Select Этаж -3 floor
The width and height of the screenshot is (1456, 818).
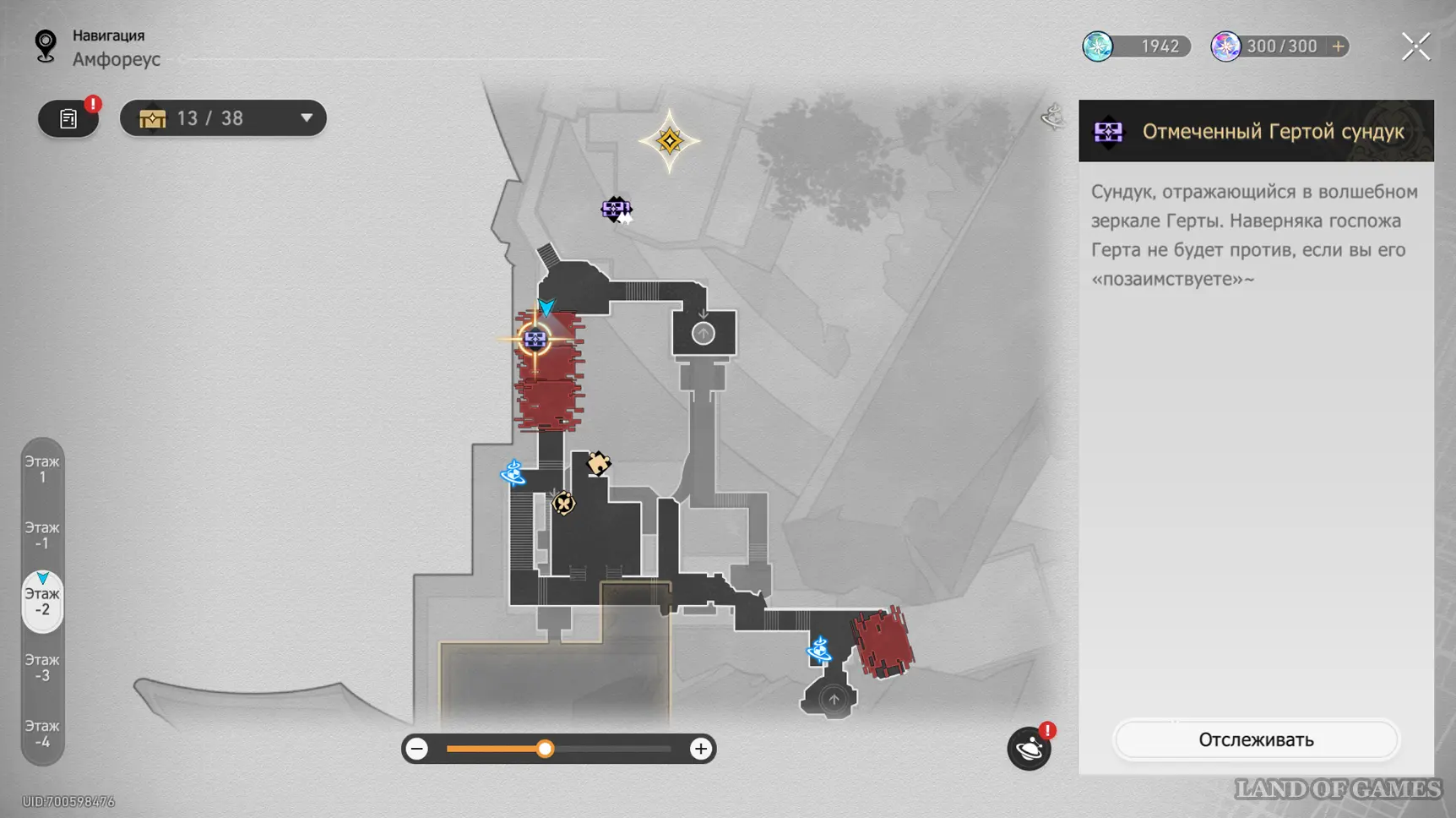coord(42,668)
